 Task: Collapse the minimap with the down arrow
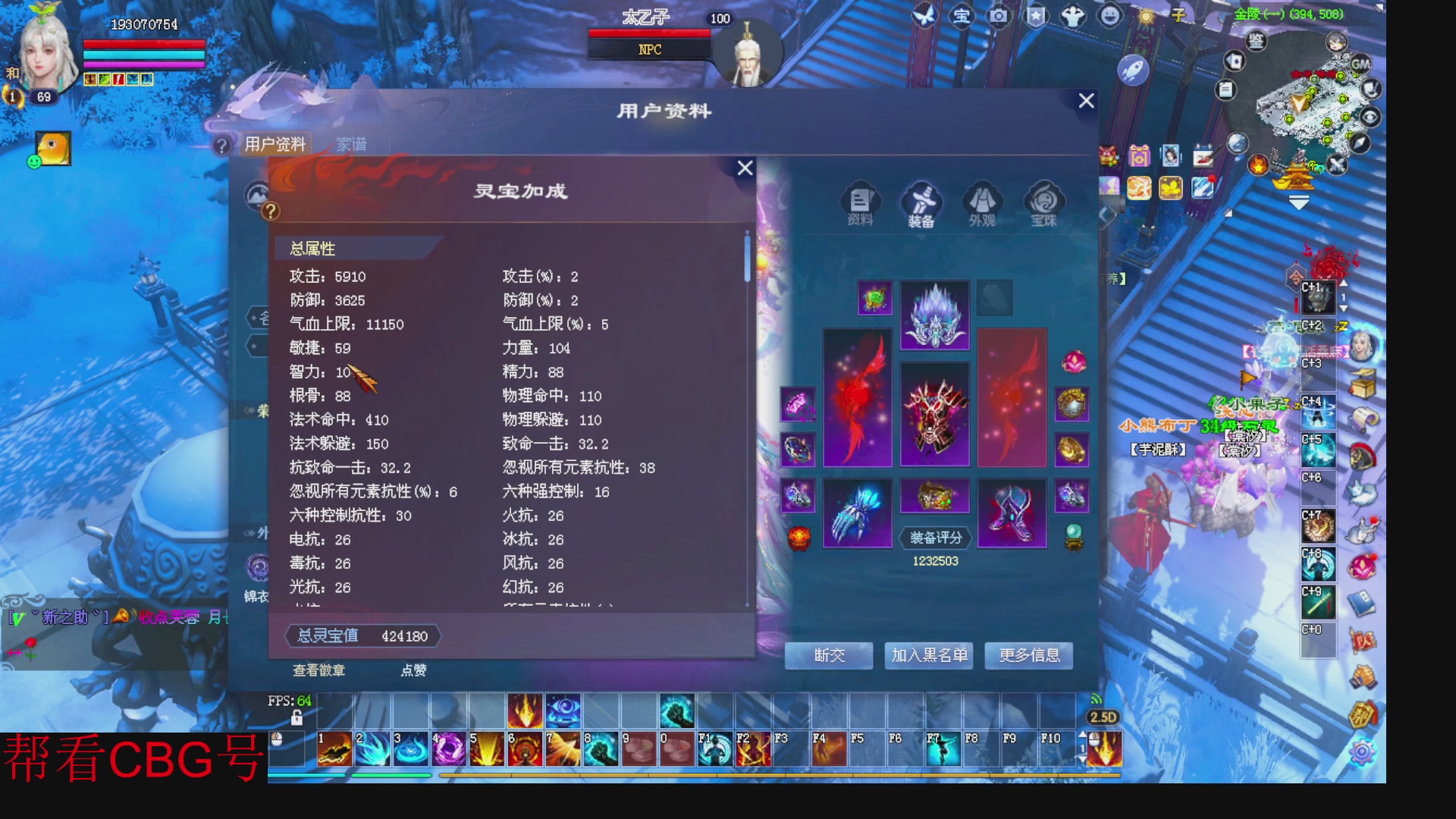point(1299,203)
